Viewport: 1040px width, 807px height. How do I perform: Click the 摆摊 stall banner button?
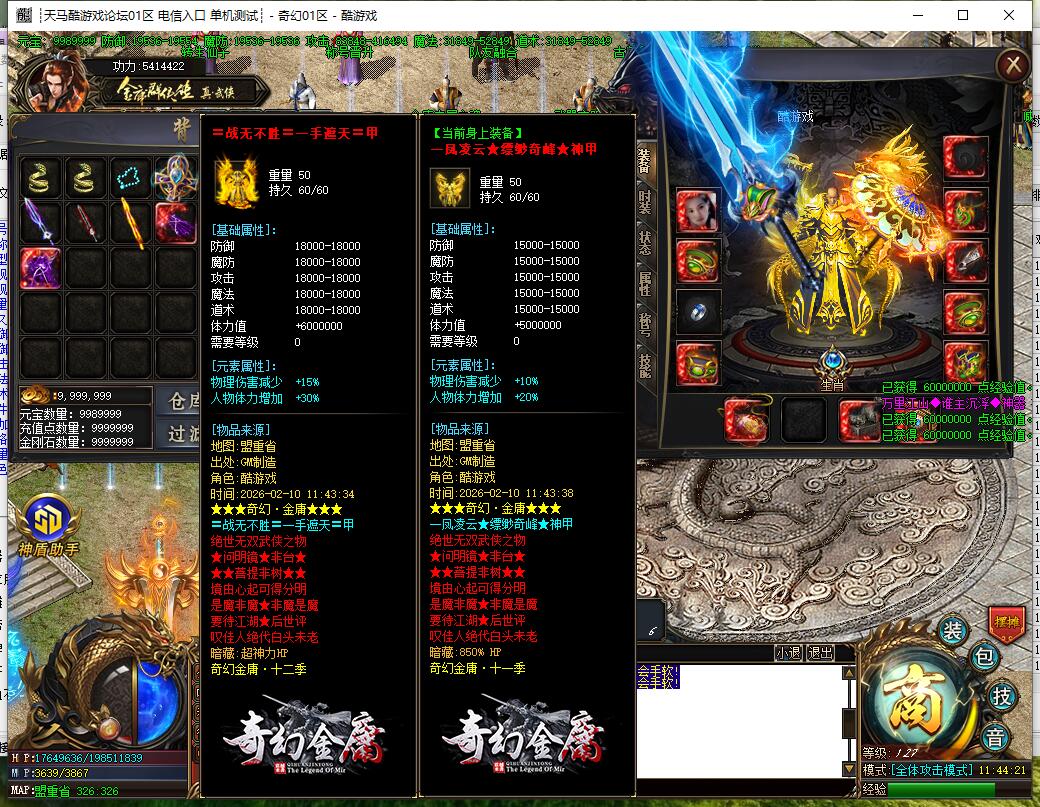1006,622
